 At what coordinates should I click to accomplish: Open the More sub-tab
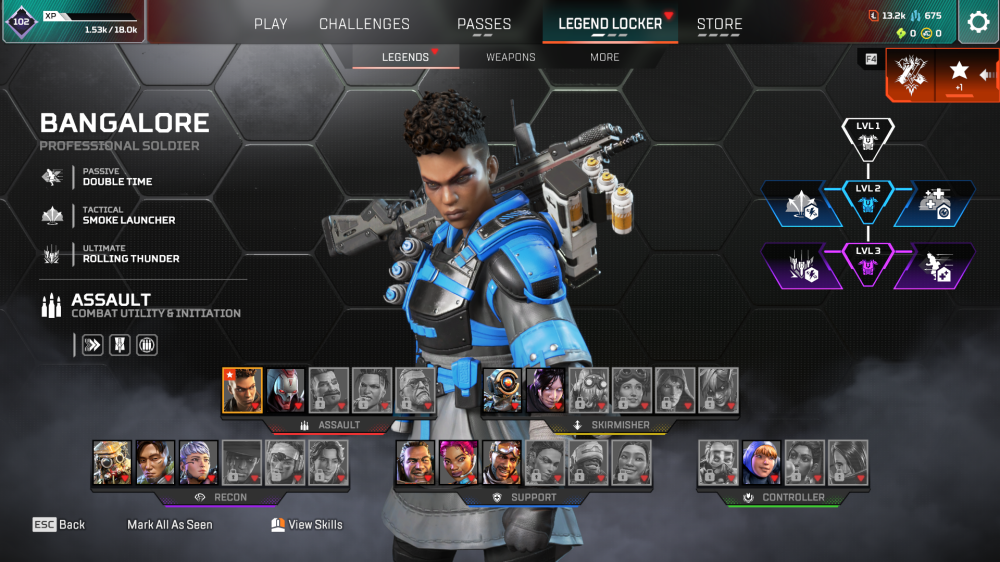[x=605, y=57]
